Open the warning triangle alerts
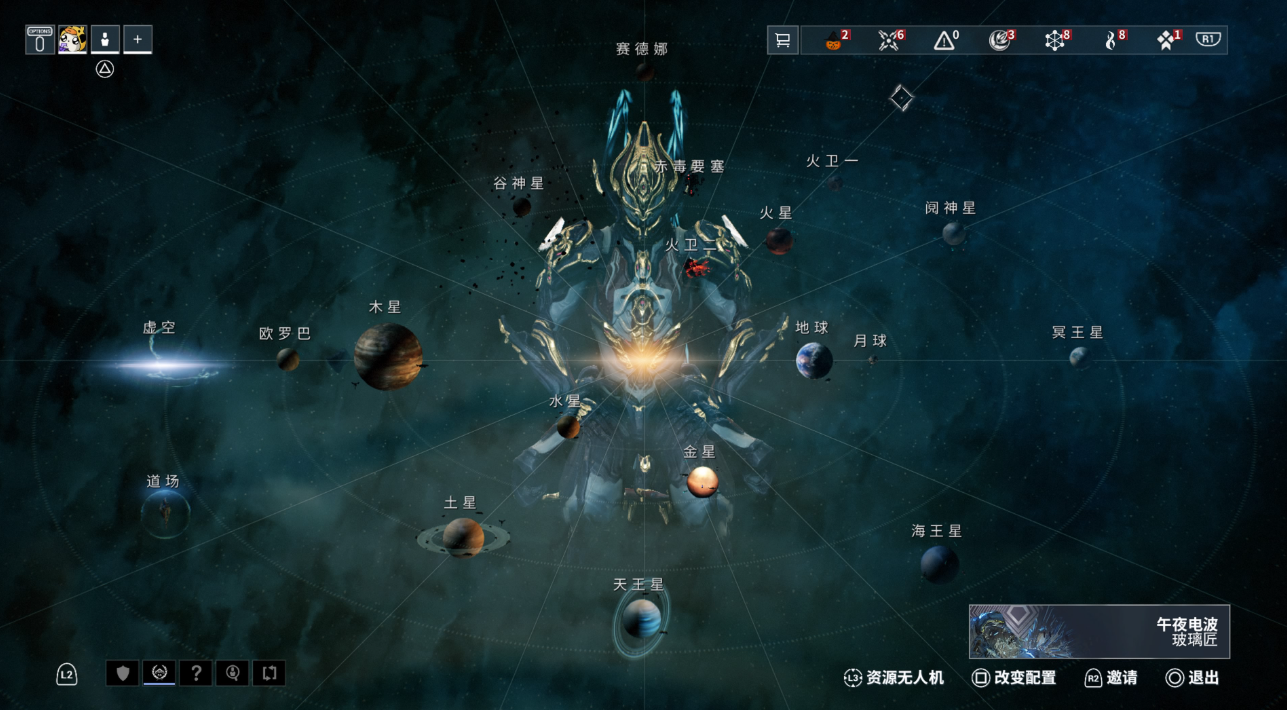This screenshot has width=1287, height=710. 945,40
